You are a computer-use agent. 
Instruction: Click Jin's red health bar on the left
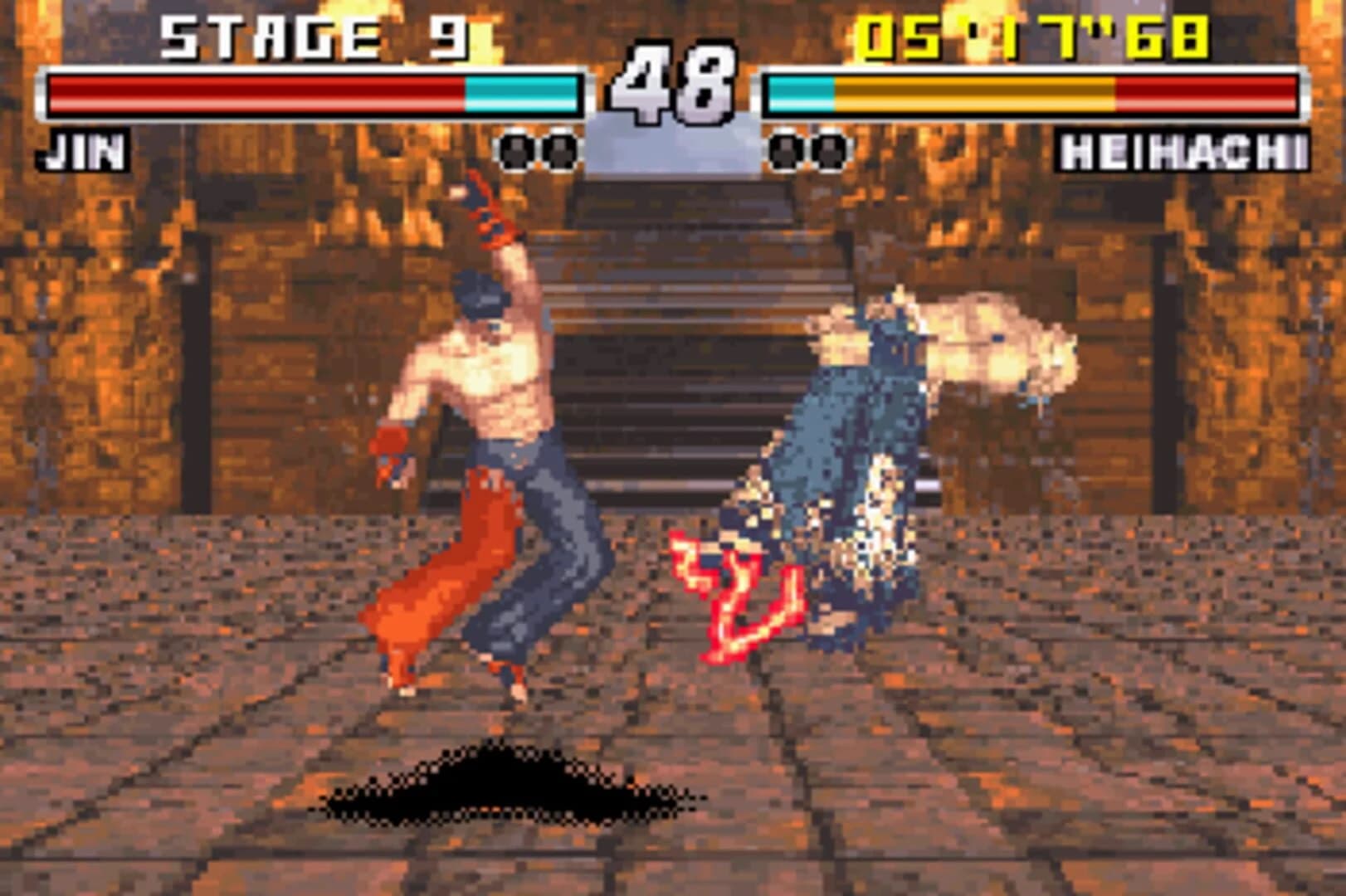[249, 93]
